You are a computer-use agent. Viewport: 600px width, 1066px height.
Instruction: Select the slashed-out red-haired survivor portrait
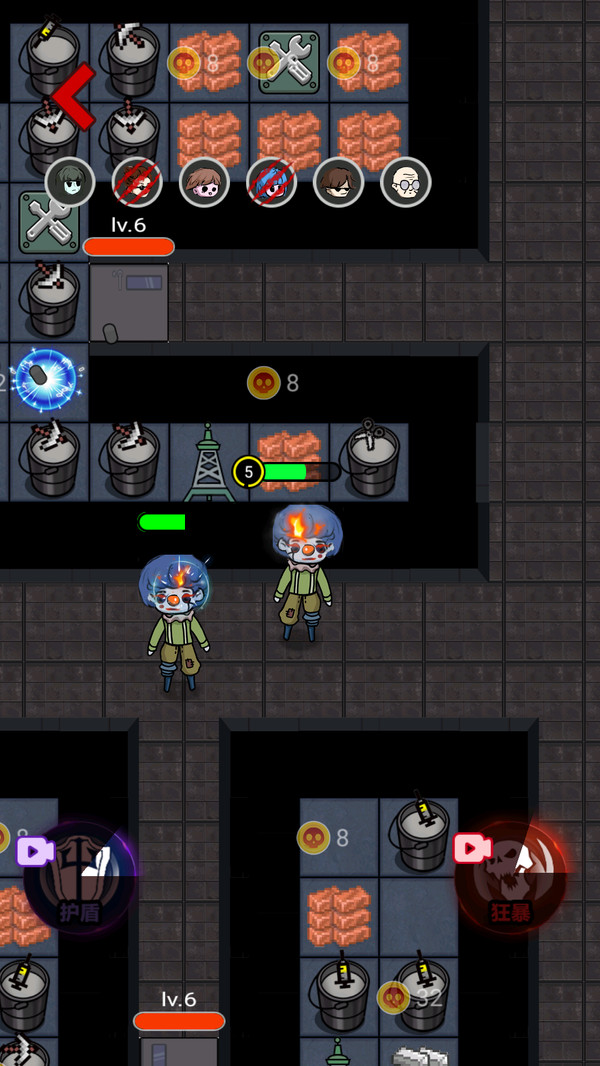[x=137, y=182]
